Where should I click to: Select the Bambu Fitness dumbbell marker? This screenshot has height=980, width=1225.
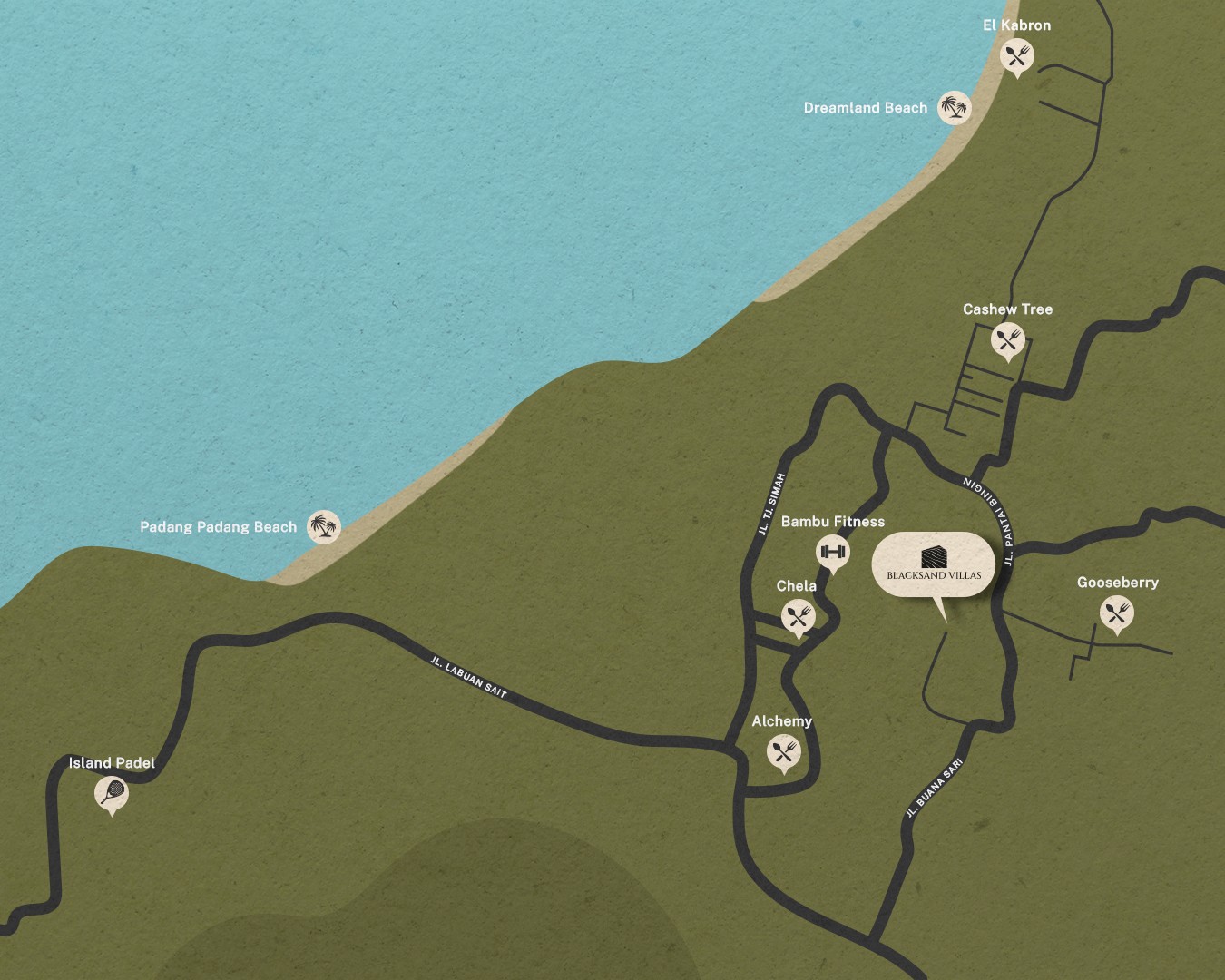pyautogui.click(x=832, y=552)
